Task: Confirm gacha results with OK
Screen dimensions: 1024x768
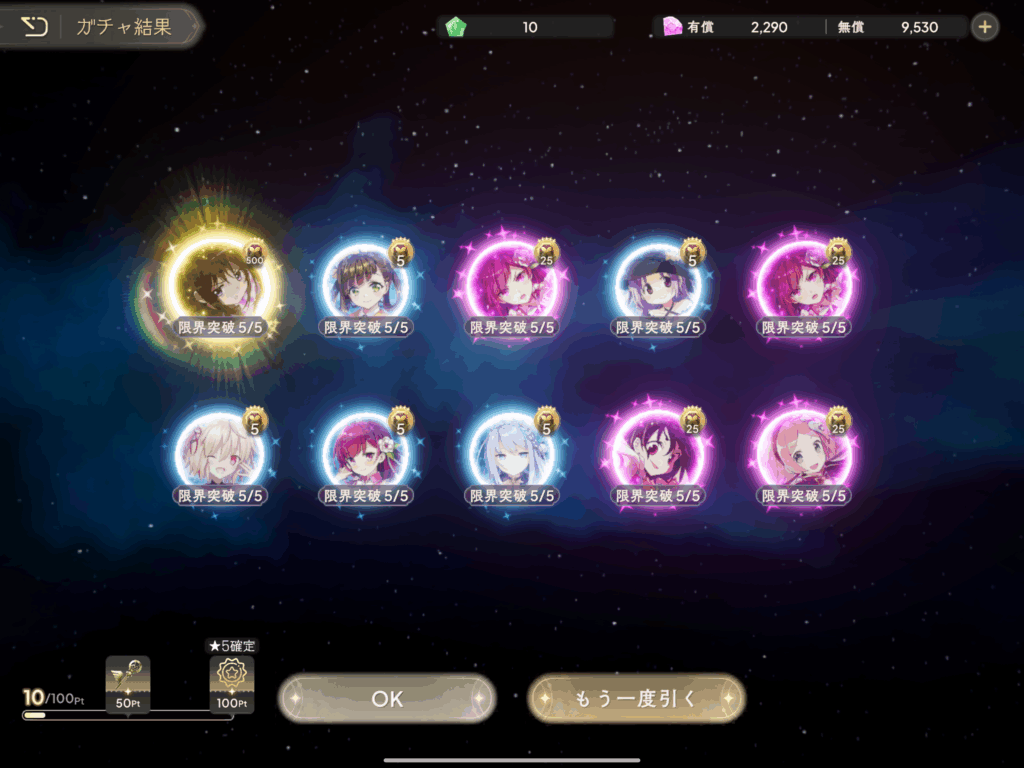Action: click(387, 698)
